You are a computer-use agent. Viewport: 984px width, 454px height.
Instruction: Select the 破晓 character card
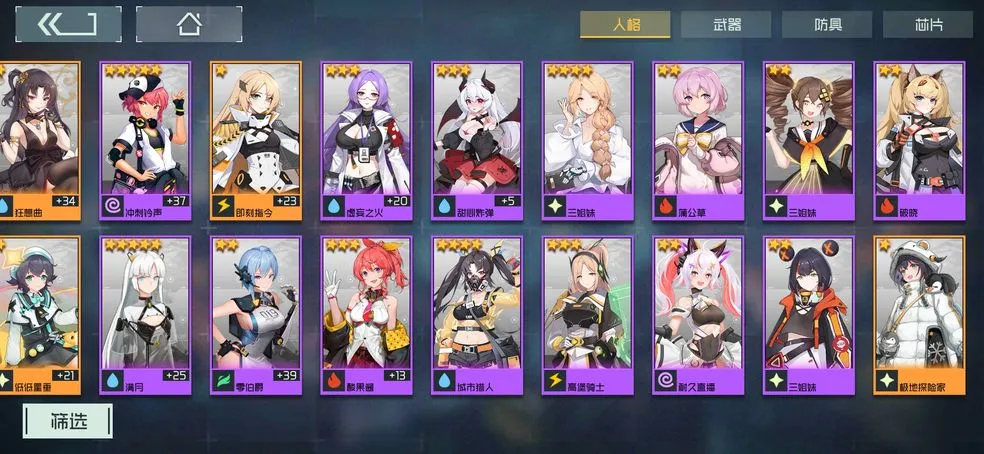(919, 140)
